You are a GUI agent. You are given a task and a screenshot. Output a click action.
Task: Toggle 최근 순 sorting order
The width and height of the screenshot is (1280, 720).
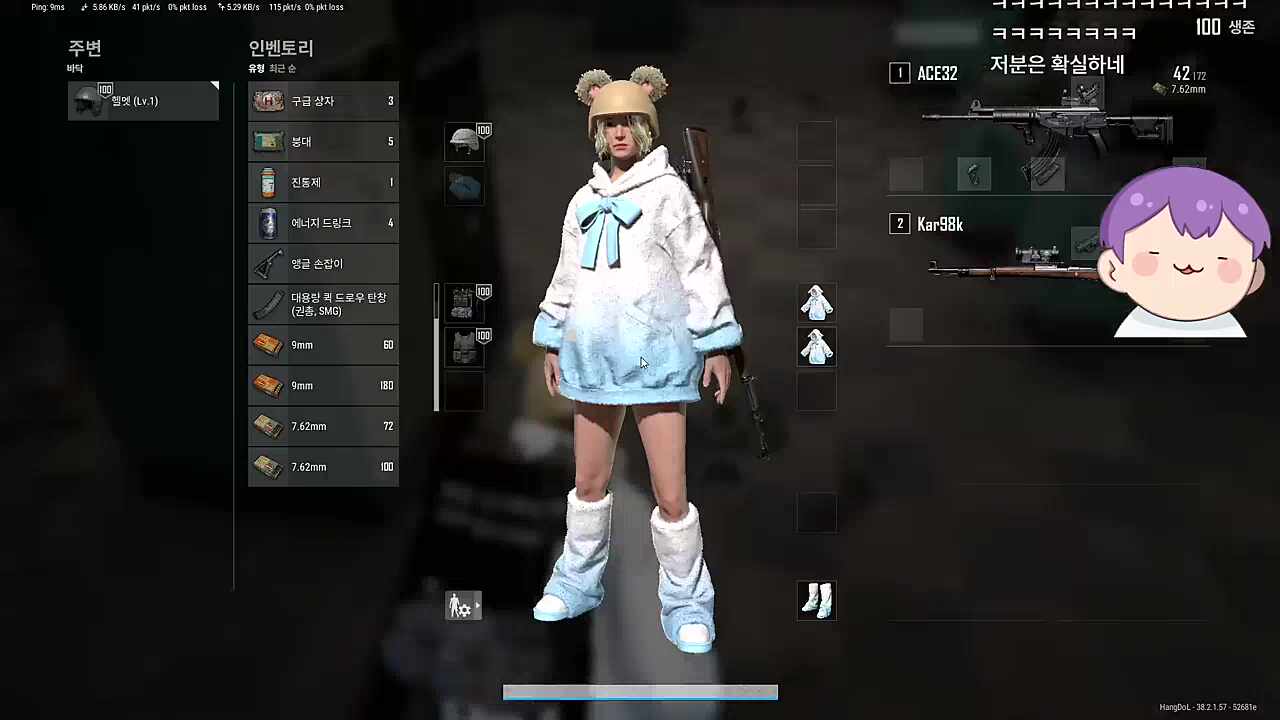(281, 68)
